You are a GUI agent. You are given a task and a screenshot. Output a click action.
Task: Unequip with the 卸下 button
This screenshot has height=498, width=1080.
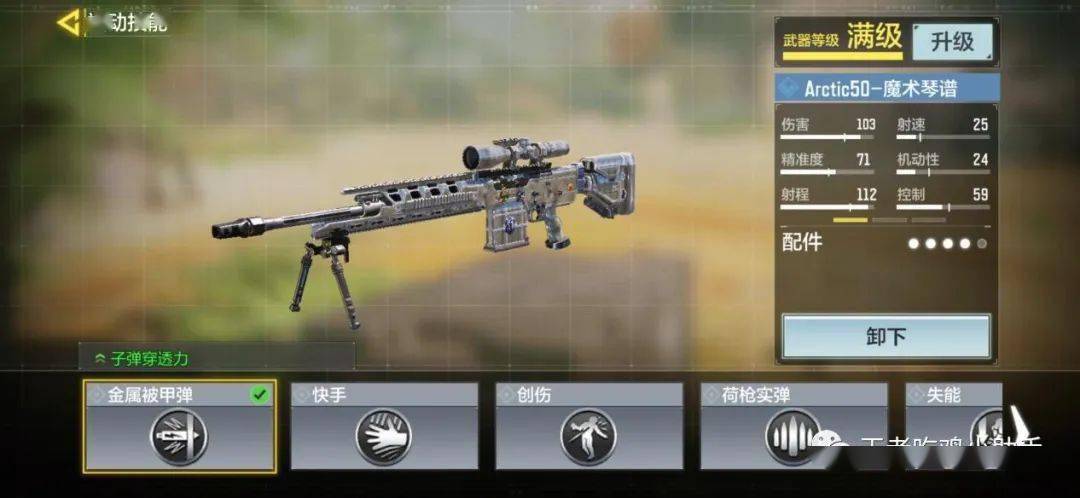click(886, 337)
